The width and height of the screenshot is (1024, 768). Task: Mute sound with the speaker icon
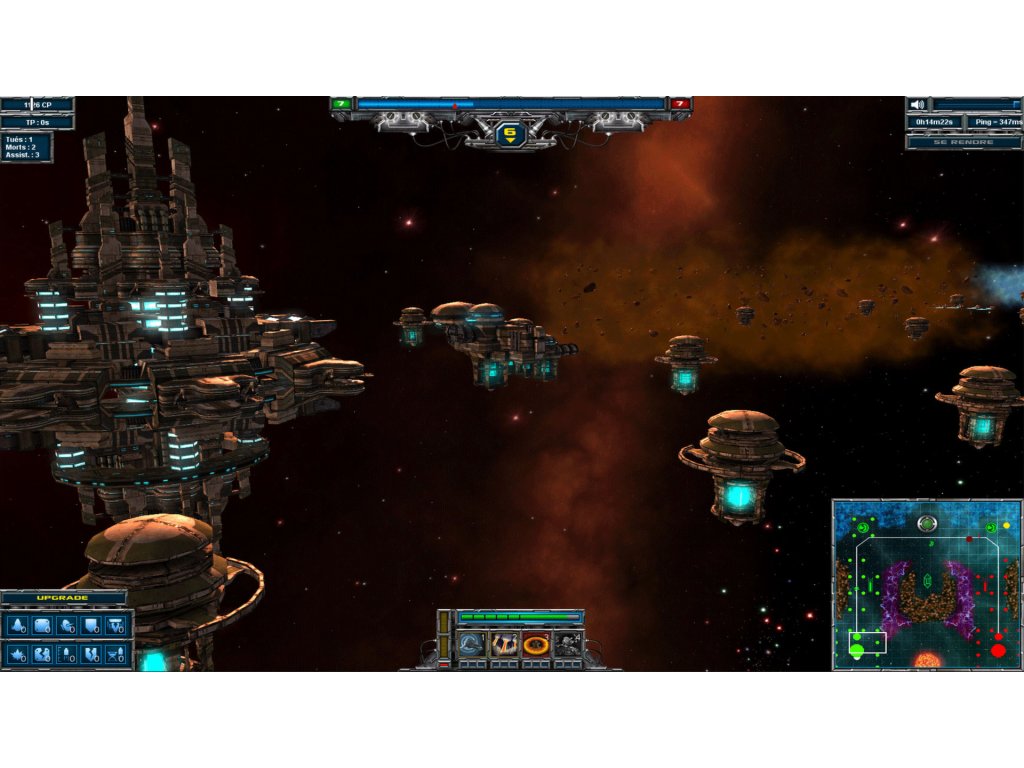(x=917, y=104)
